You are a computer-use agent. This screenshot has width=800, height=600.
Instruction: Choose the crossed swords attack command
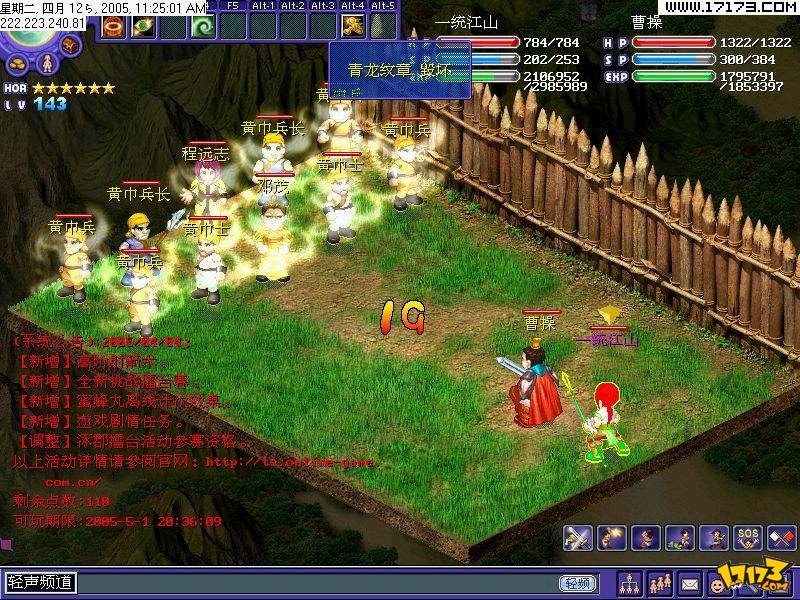(x=577, y=538)
